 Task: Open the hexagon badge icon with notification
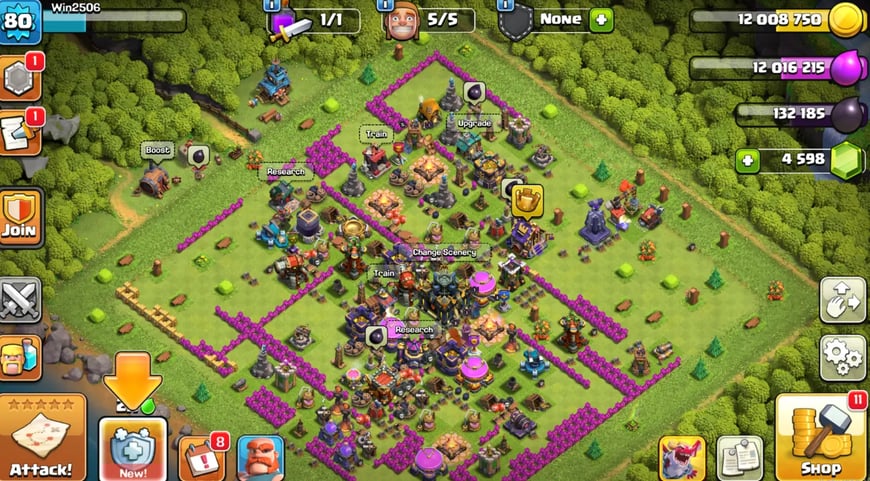pos(18,78)
